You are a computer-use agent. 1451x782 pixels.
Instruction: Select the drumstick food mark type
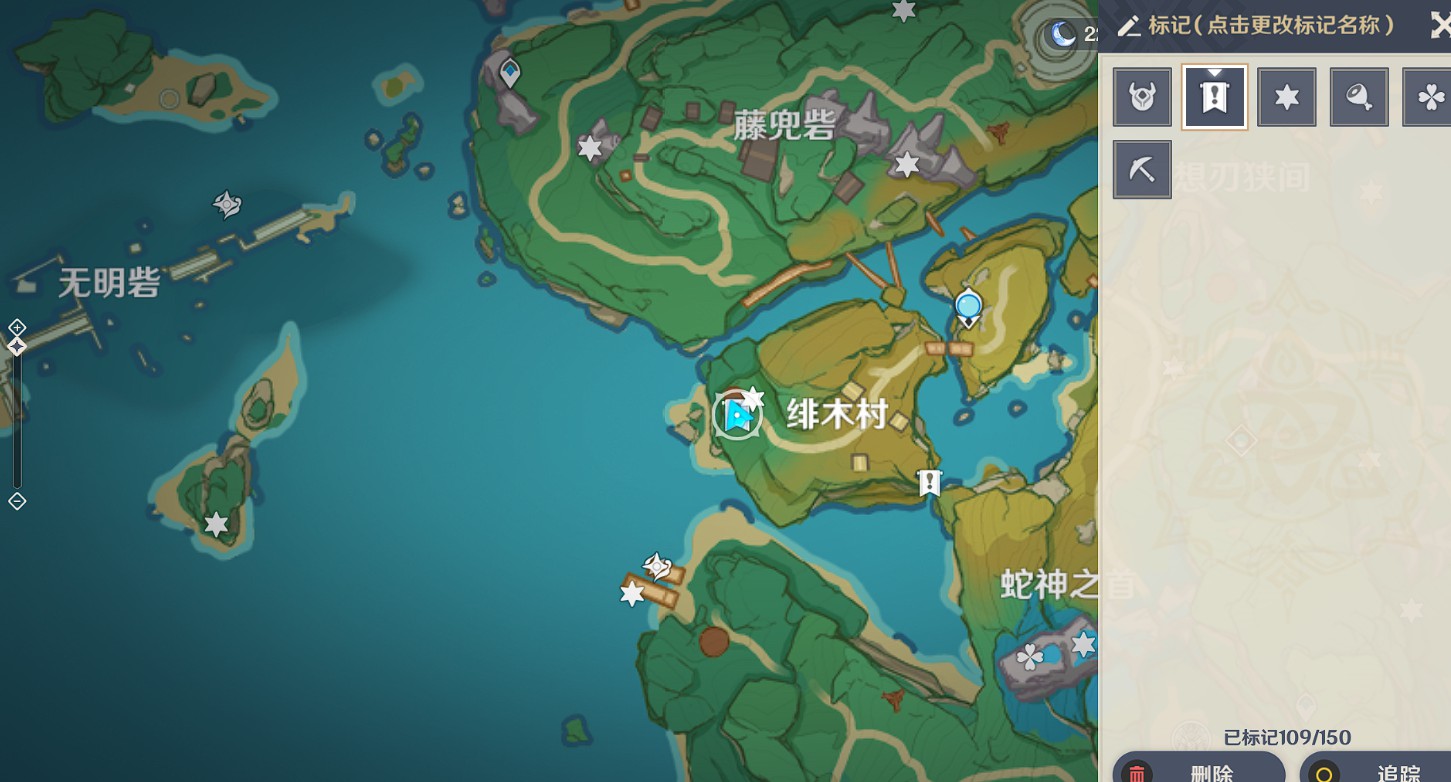click(x=1358, y=96)
